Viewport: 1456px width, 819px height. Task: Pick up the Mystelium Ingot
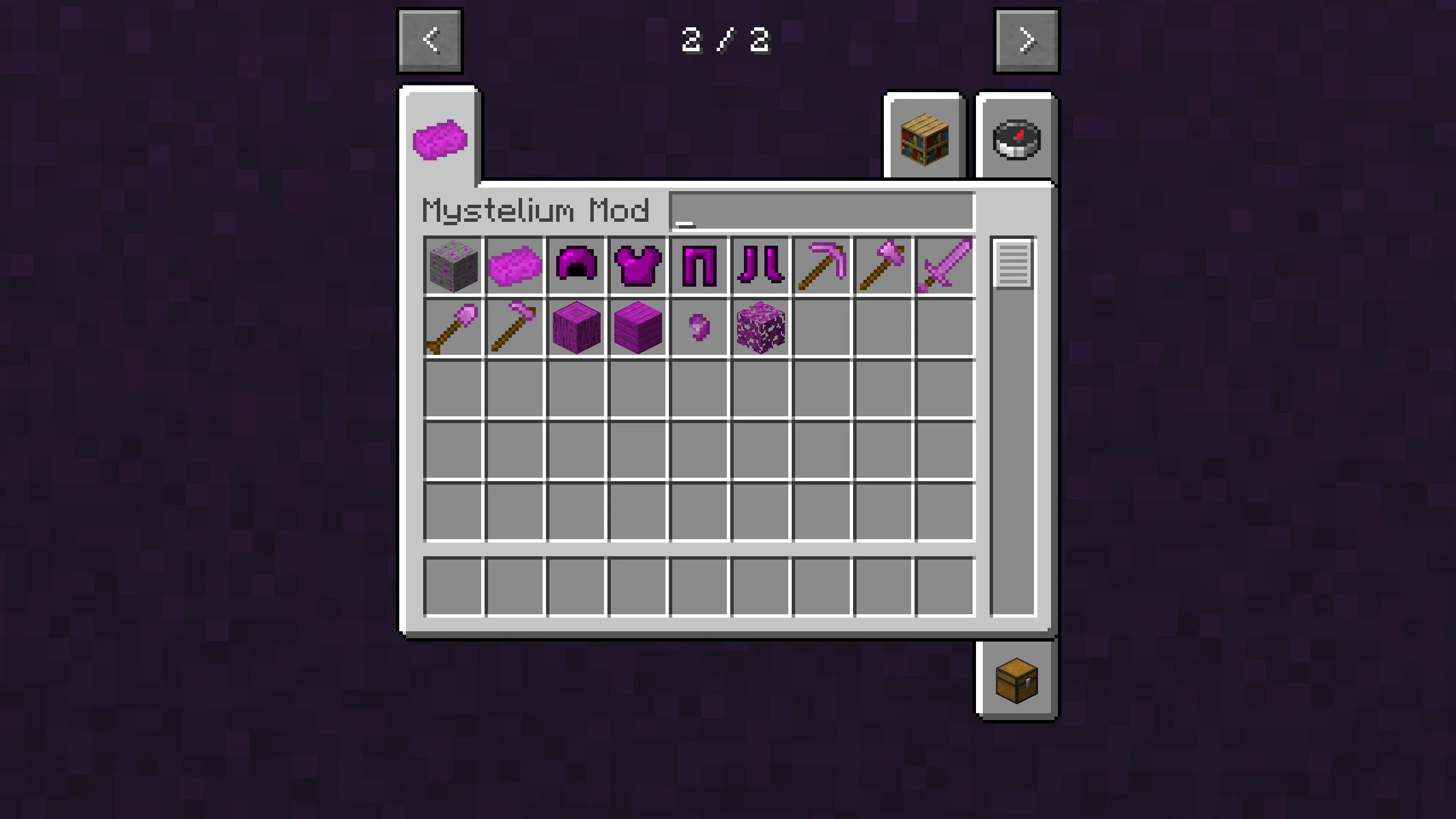[x=515, y=266]
